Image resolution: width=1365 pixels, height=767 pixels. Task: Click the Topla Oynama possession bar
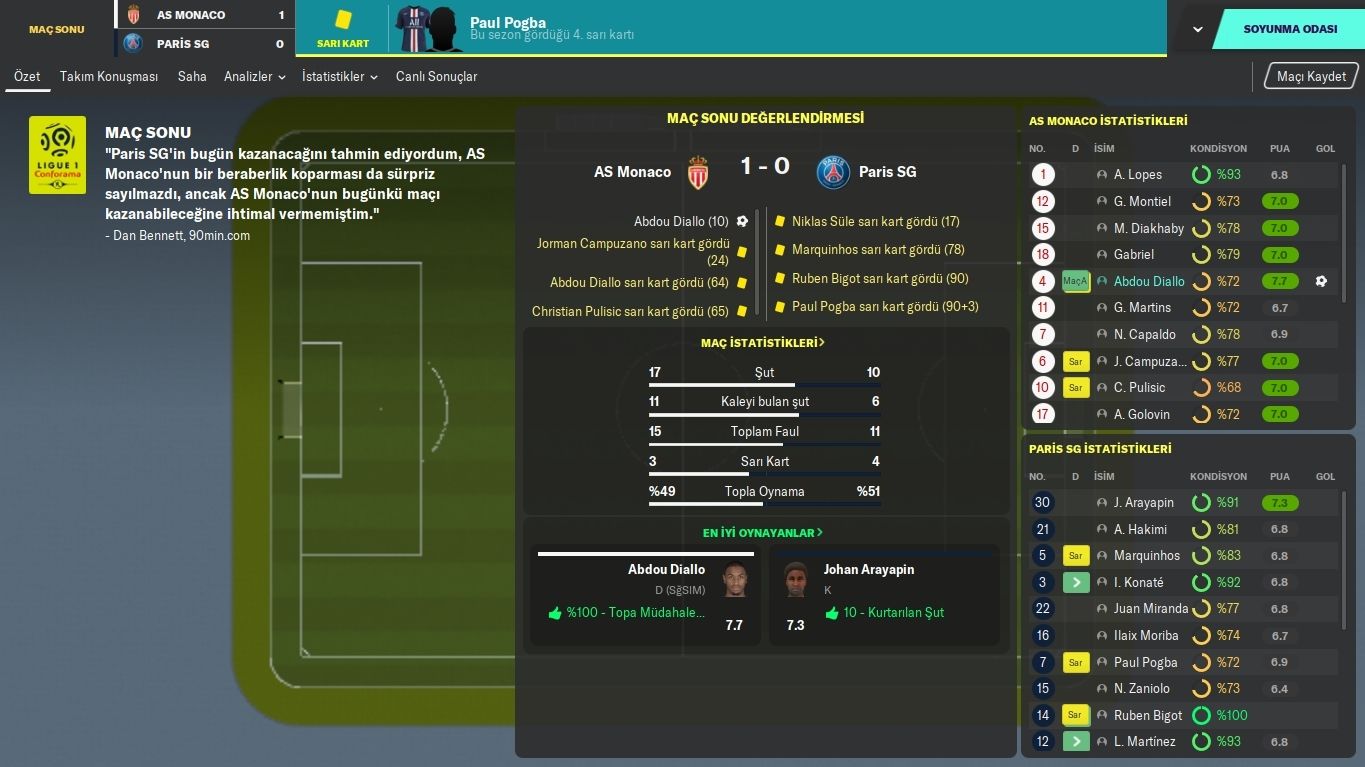click(763, 502)
